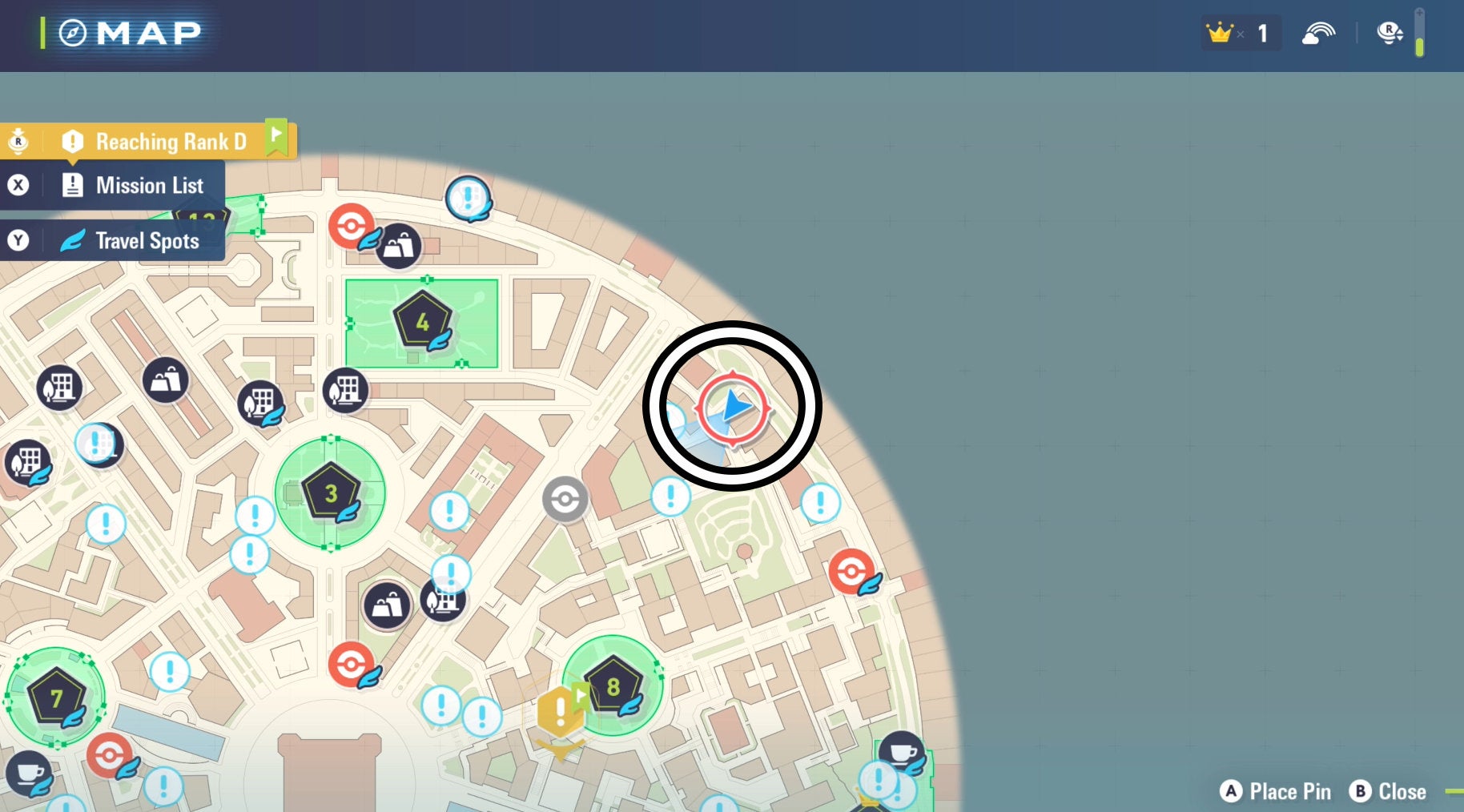The width and height of the screenshot is (1464, 812).
Task: Pick the Wild Zone 8 map marker
Action: [613, 686]
